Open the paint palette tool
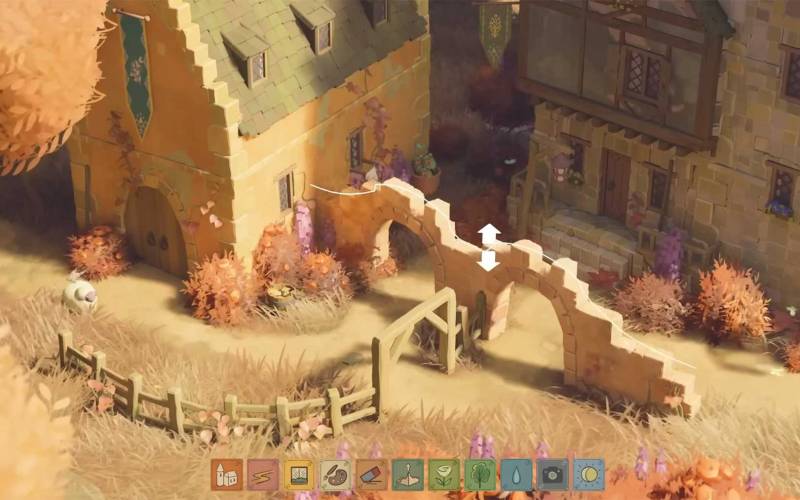 335,474
